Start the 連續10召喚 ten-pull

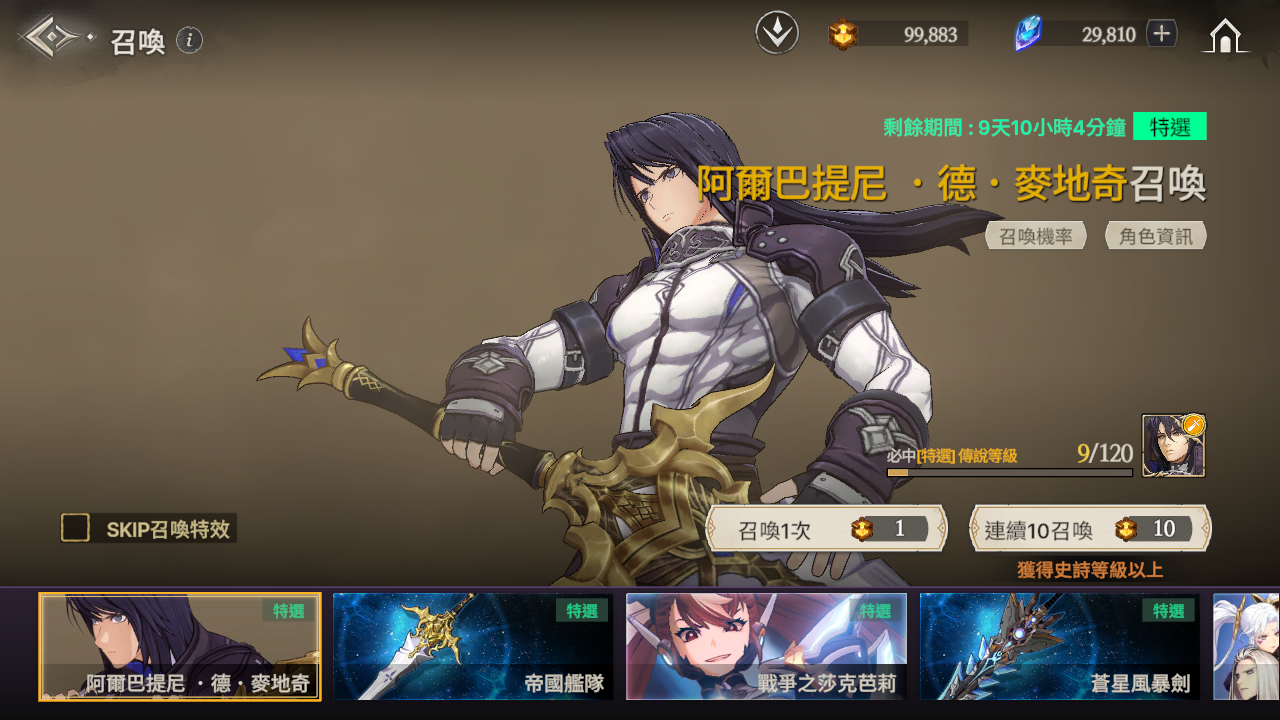coord(1090,529)
